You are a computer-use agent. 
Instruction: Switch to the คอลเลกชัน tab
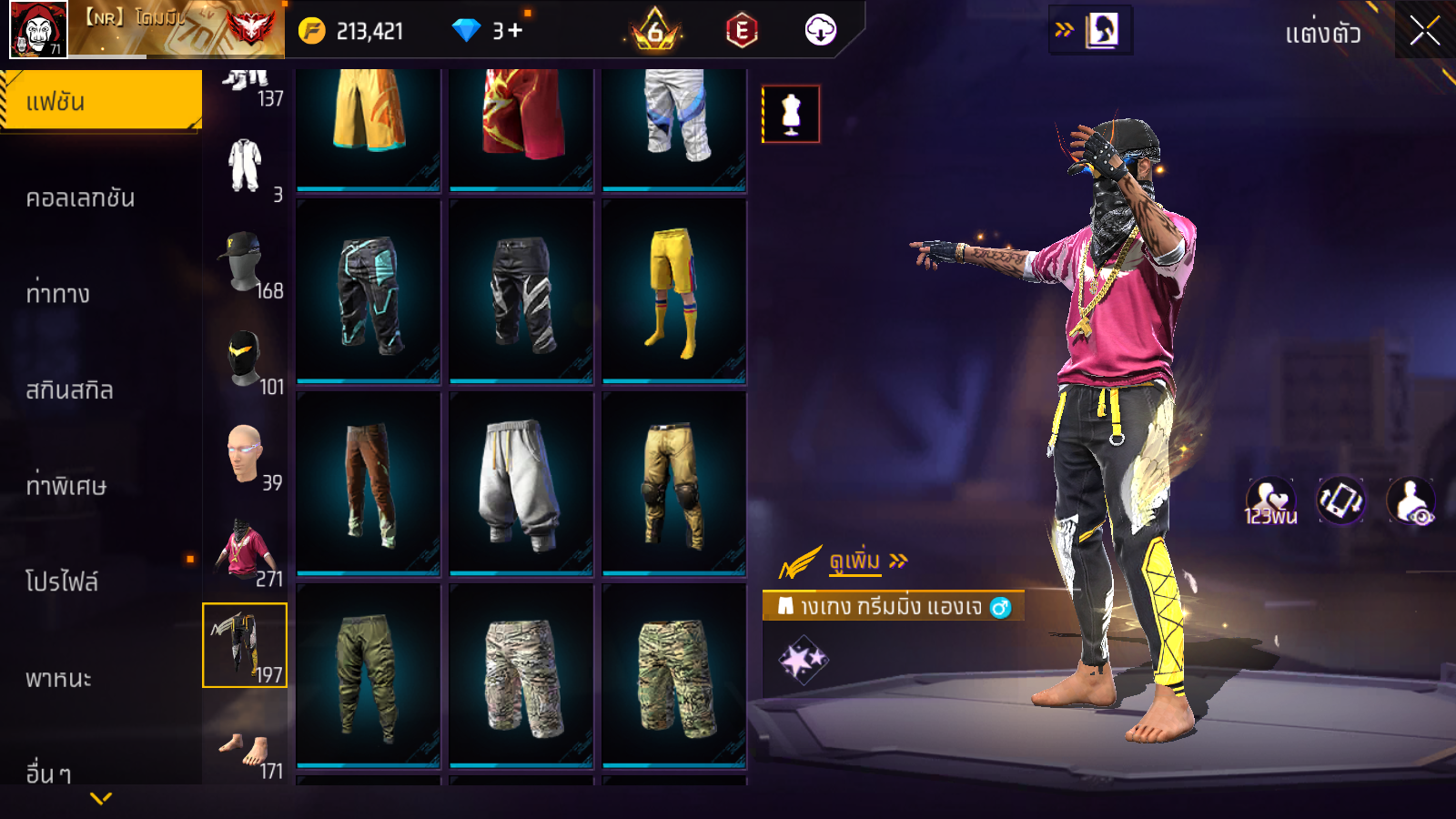[x=81, y=198]
